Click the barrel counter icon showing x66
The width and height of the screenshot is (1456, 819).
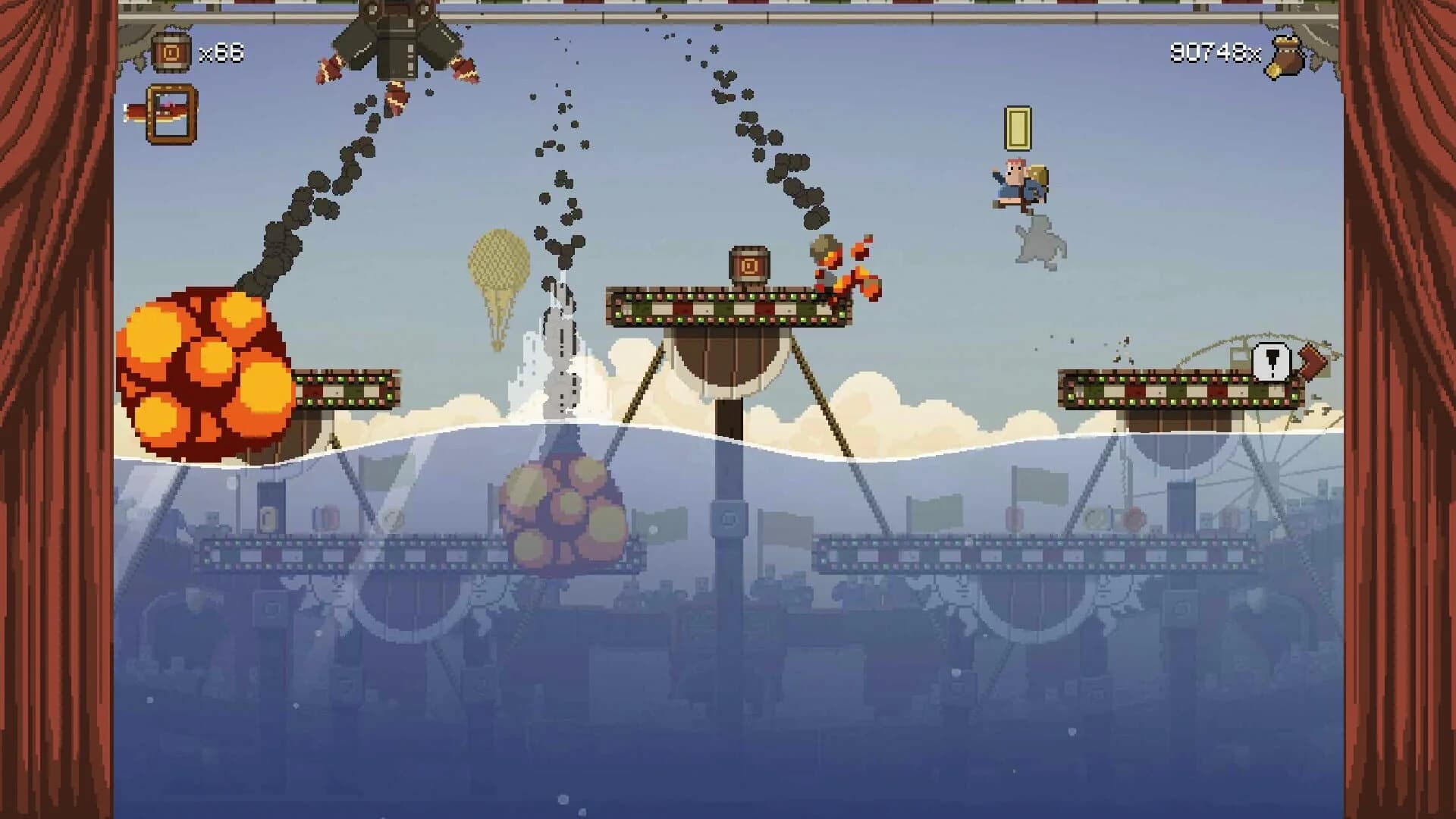click(173, 52)
